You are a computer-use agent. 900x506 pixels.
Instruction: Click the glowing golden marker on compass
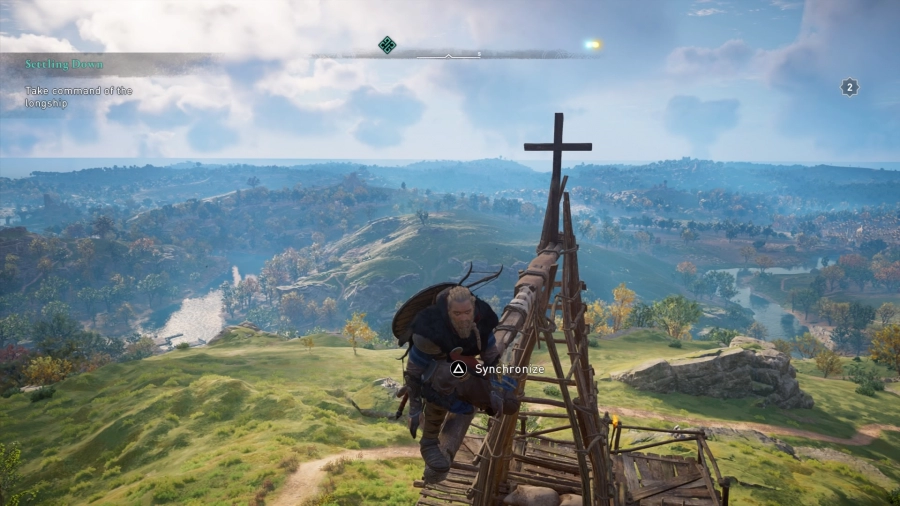click(x=592, y=44)
